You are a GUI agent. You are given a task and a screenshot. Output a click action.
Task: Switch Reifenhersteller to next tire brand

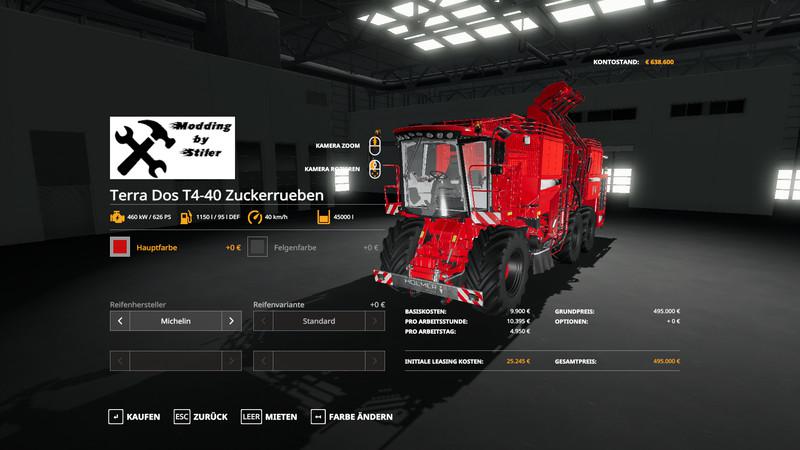[x=231, y=321]
